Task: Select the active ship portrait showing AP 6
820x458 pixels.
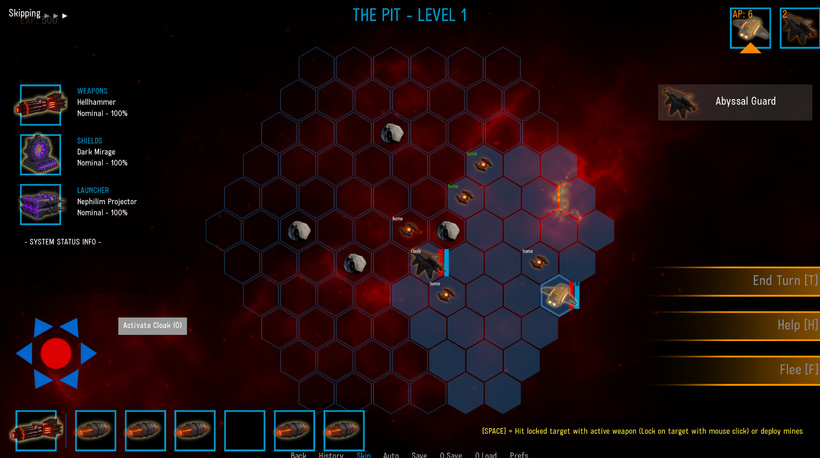Action: pos(750,28)
